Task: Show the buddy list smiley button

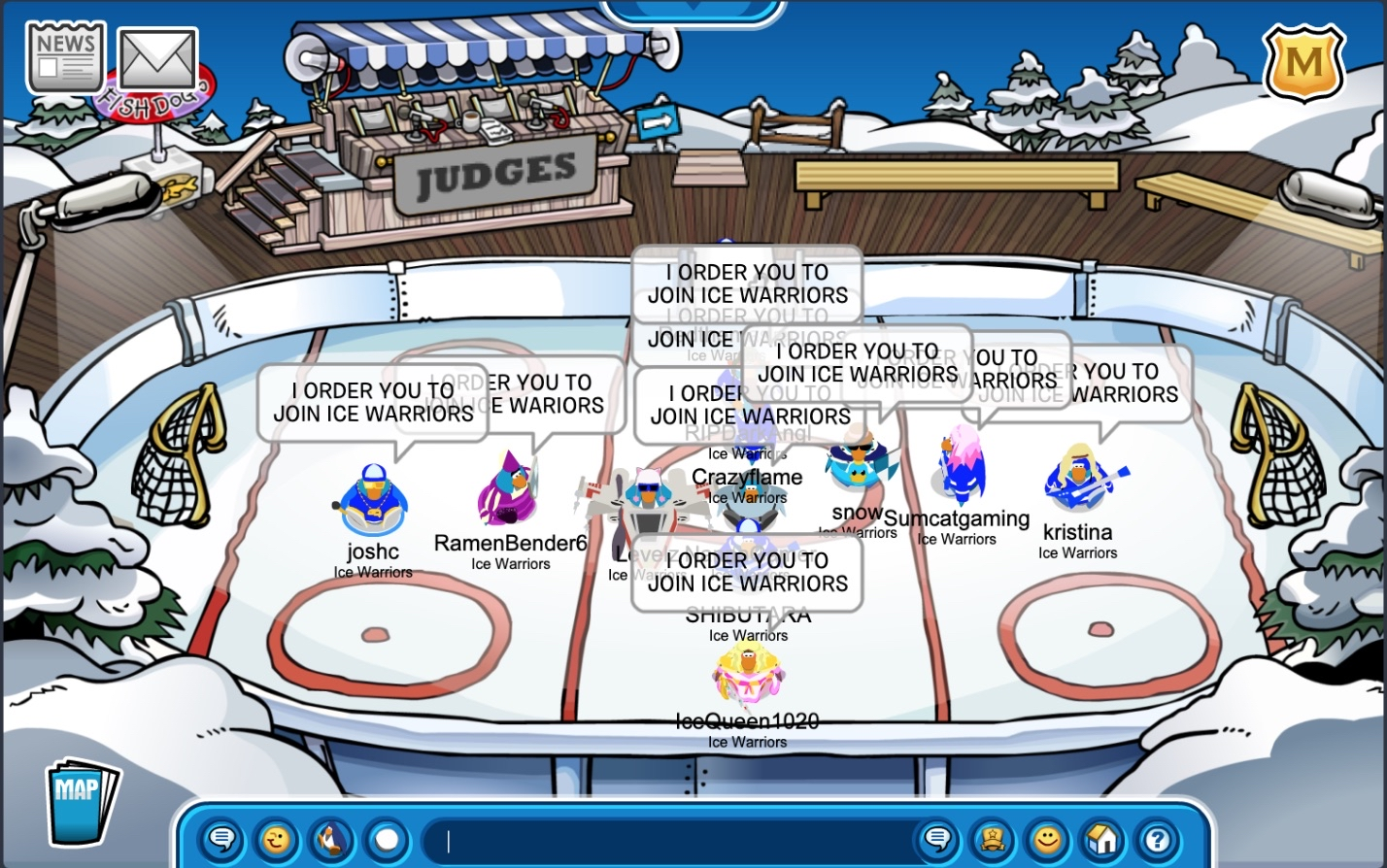Action: [1047, 839]
